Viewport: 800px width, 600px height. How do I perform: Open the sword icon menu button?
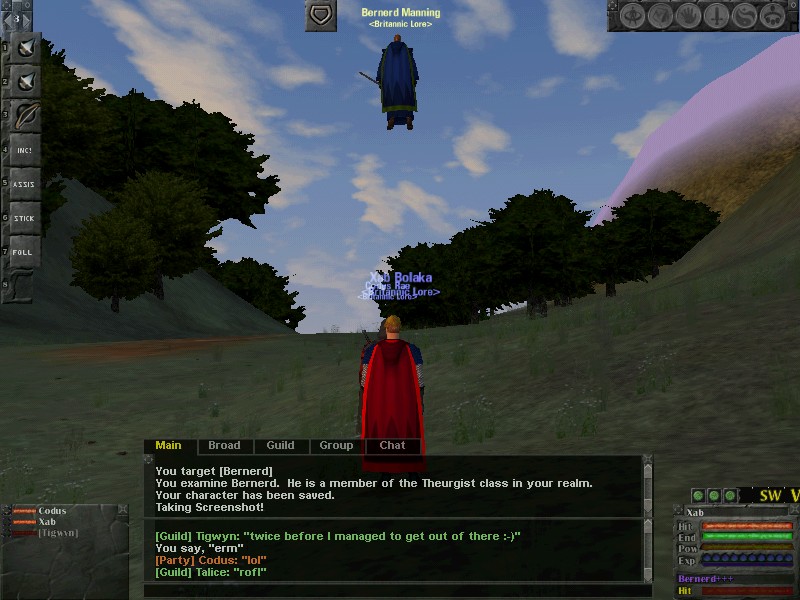716,16
